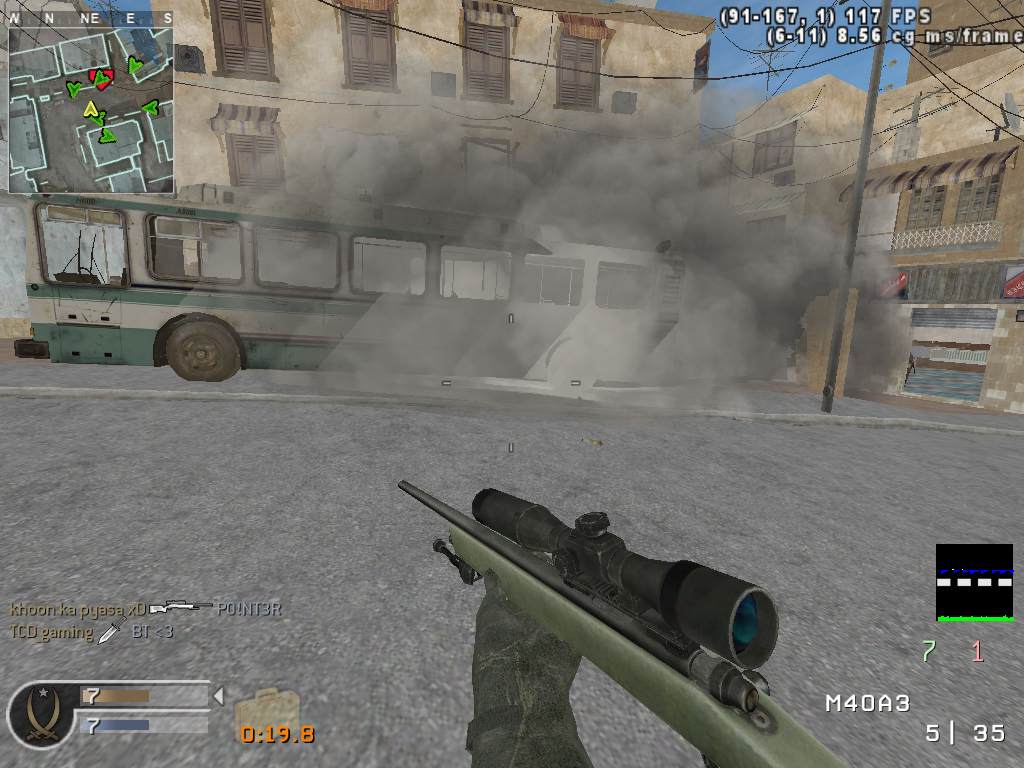The height and width of the screenshot is (768, 1024).
Task: Click the knife icon in the killfeed
Action: [110, 632]
